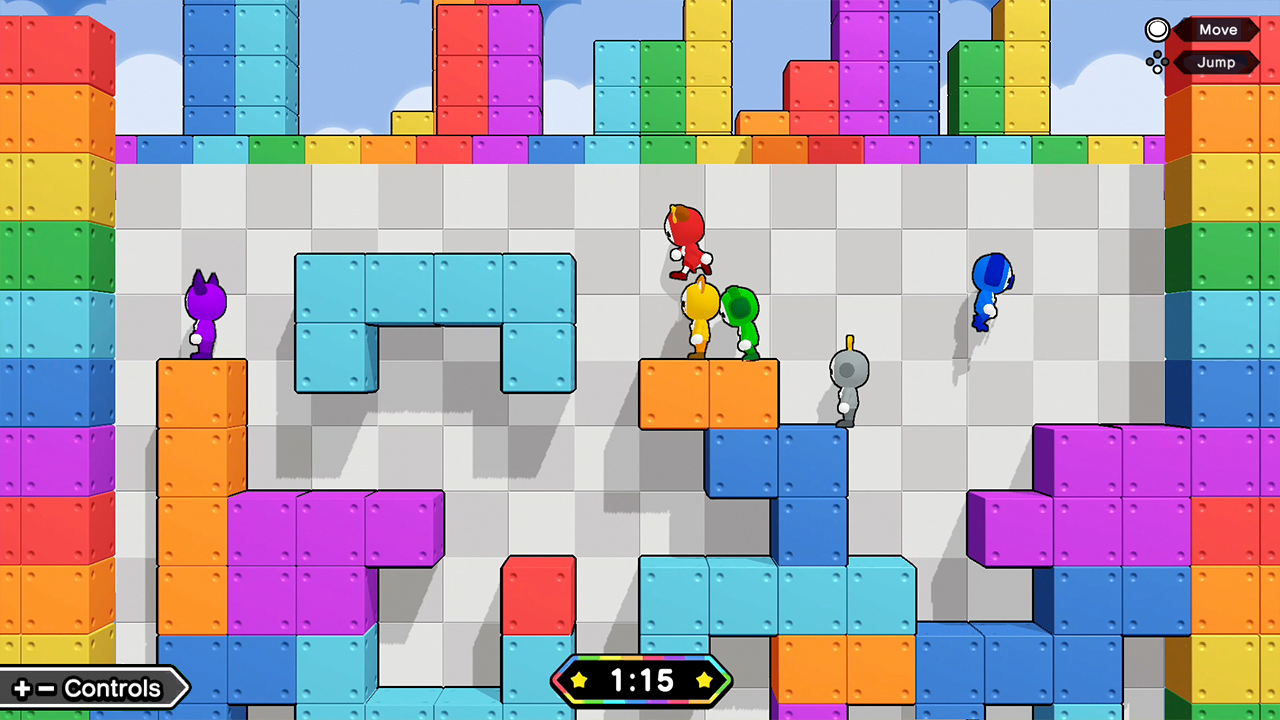Click the Jump control label
Image resolution: width=1280 pixels, height=720 pixels.
tap(1218, 62)
